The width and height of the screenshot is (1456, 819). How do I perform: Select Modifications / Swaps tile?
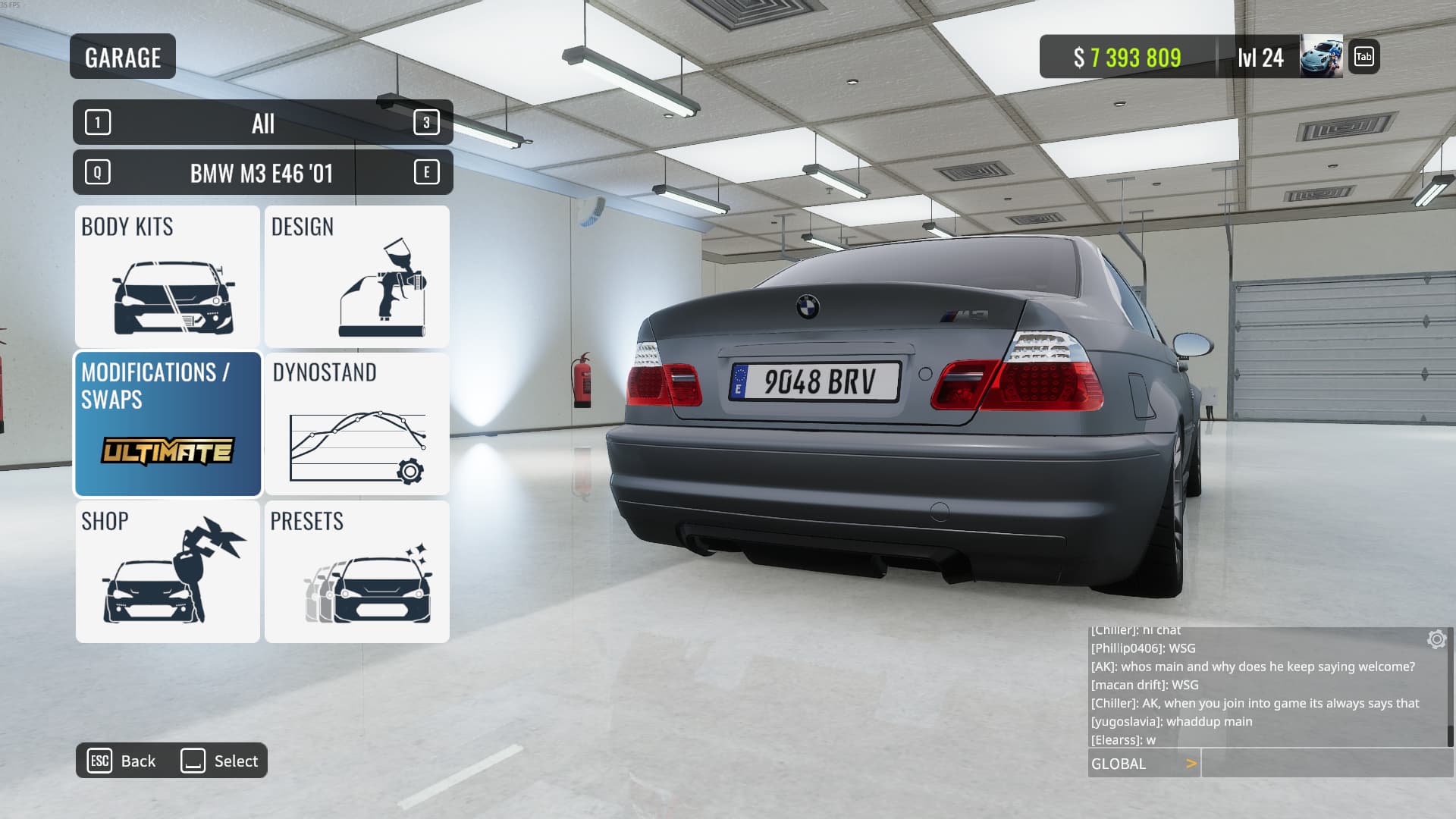(x=168, y=423)
